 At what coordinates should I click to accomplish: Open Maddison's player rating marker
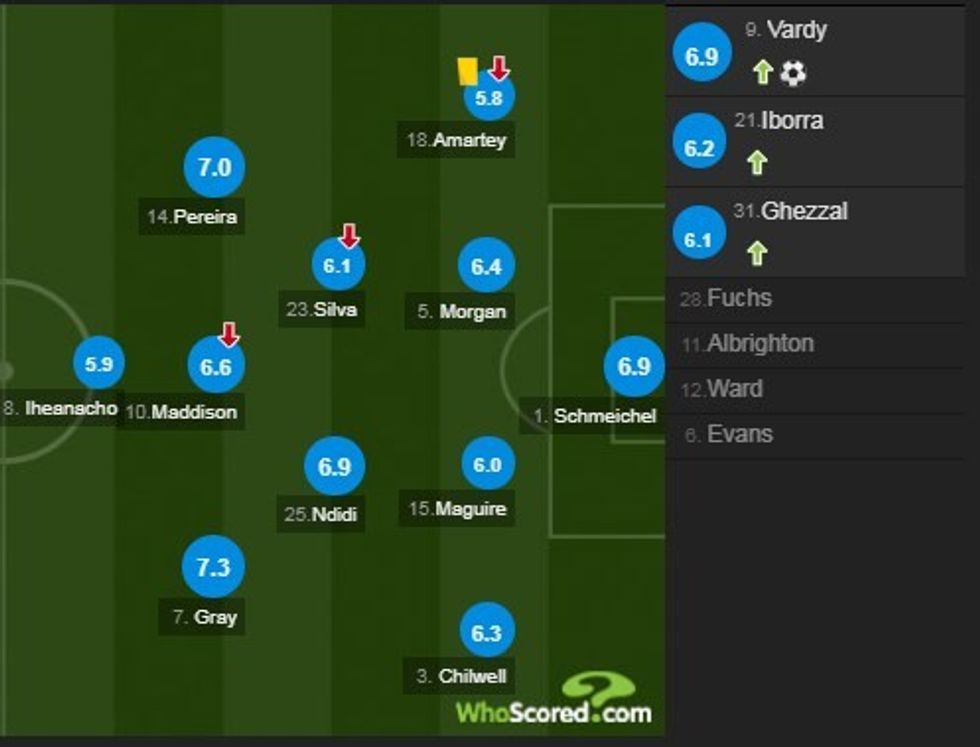coord(216,366)
